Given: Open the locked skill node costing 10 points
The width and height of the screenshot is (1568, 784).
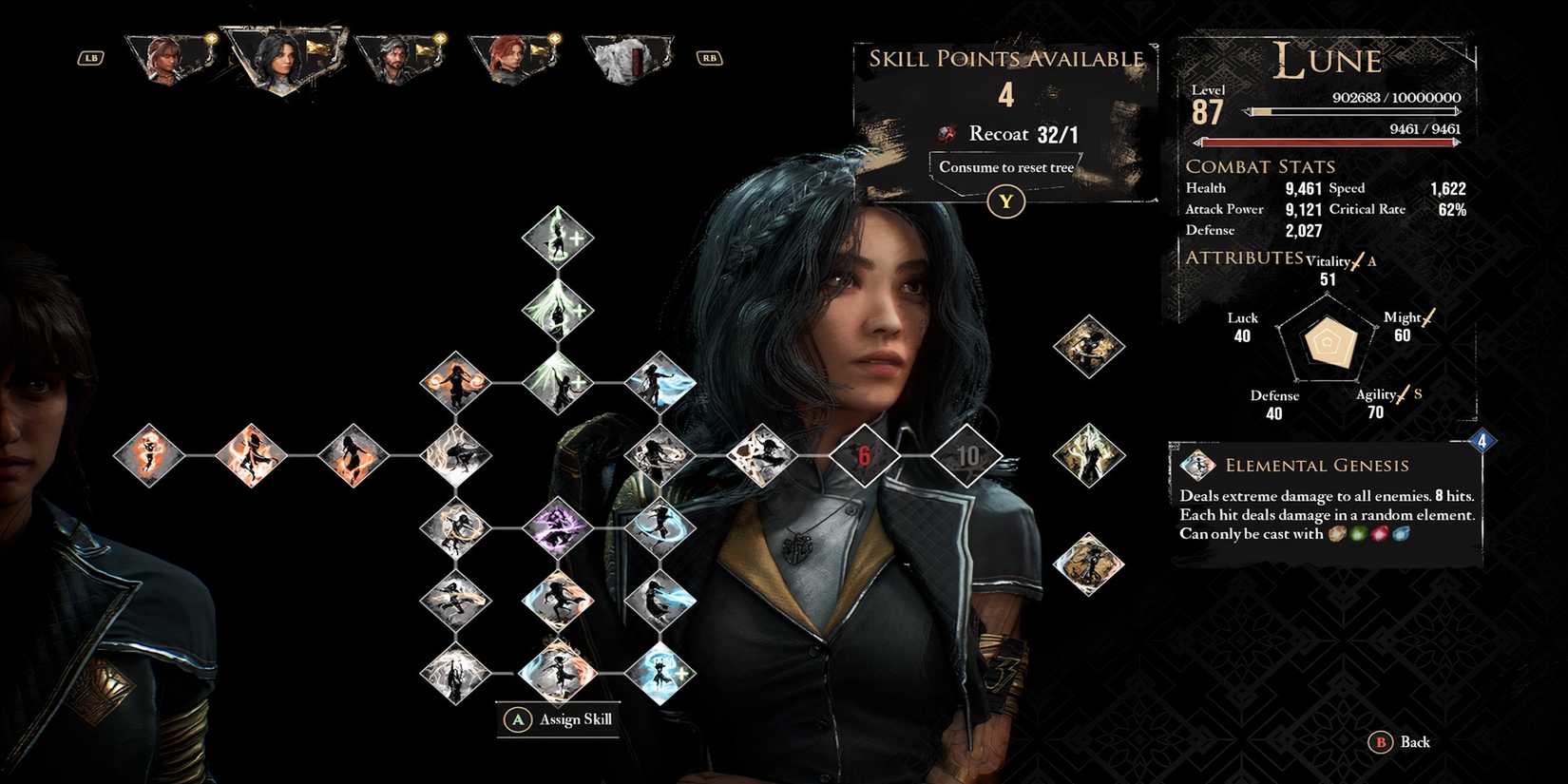Looking at the screenshot, I should (969, 456).
